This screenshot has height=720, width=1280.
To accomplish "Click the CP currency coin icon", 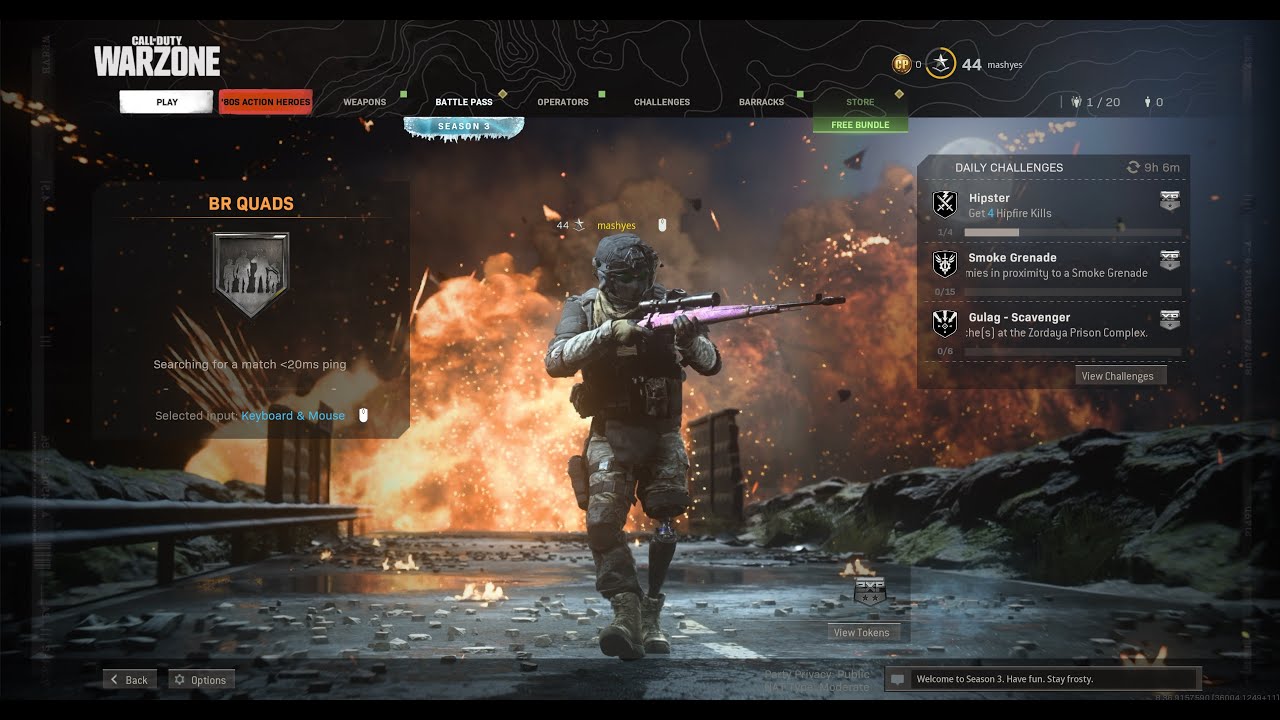I will [901, 64].
